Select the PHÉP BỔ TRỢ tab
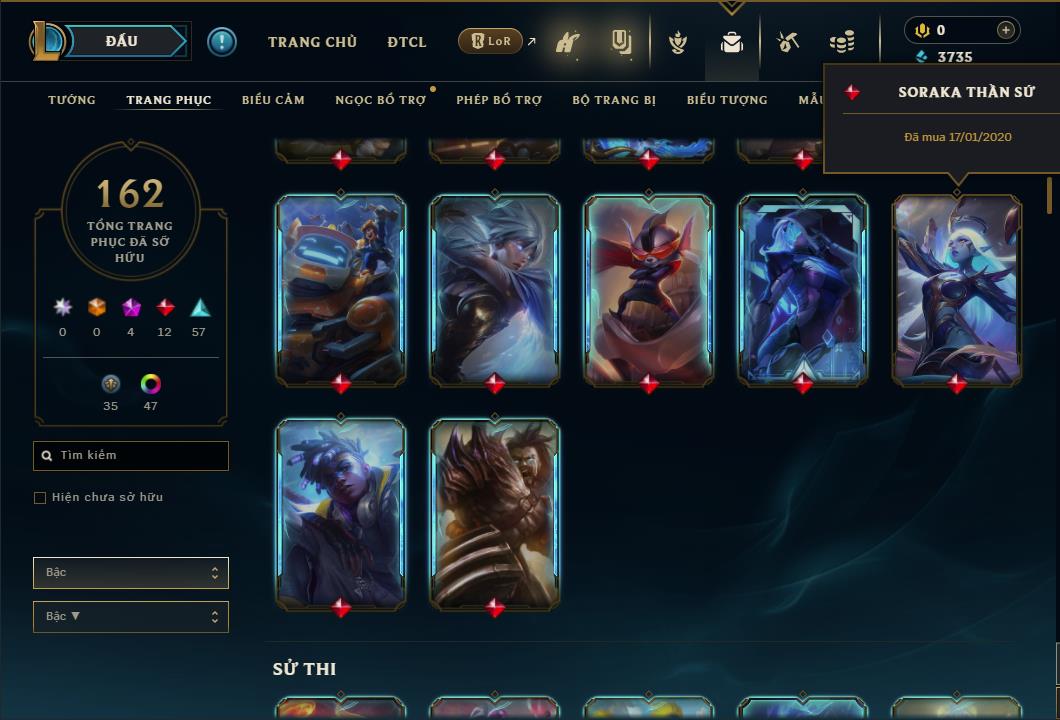 499,100
